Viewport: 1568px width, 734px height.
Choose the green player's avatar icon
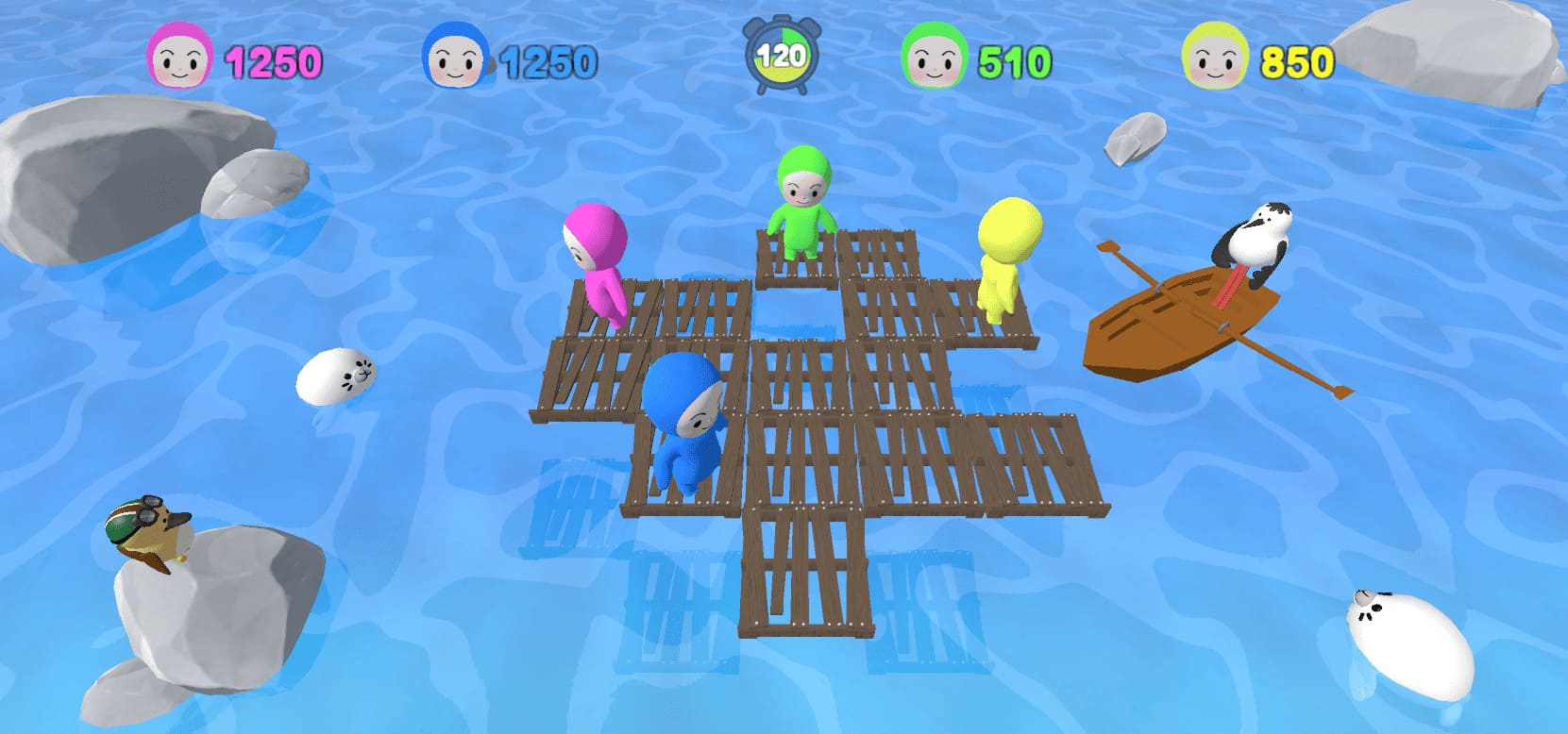tap(934, 57)
